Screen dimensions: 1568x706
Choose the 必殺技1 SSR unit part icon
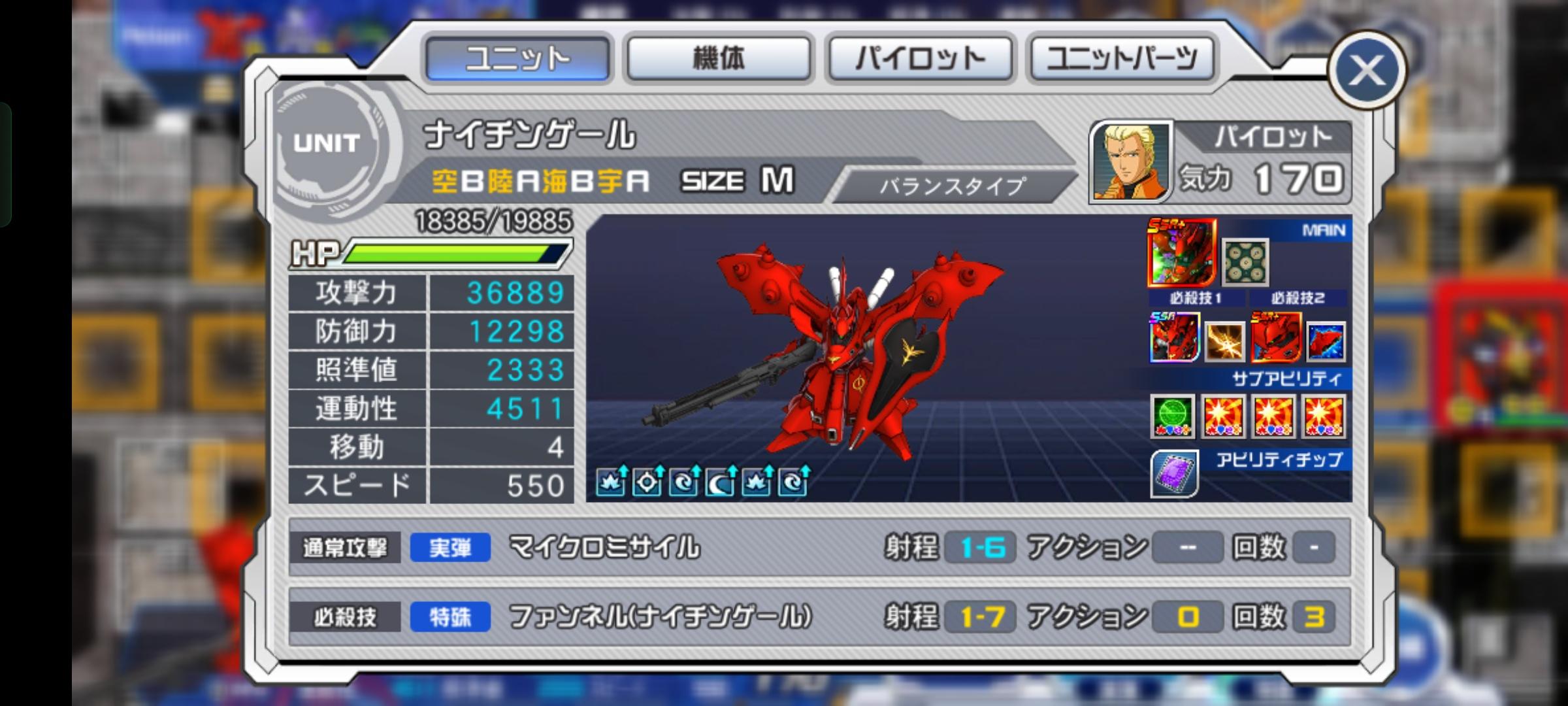(x=1174, y=337)
